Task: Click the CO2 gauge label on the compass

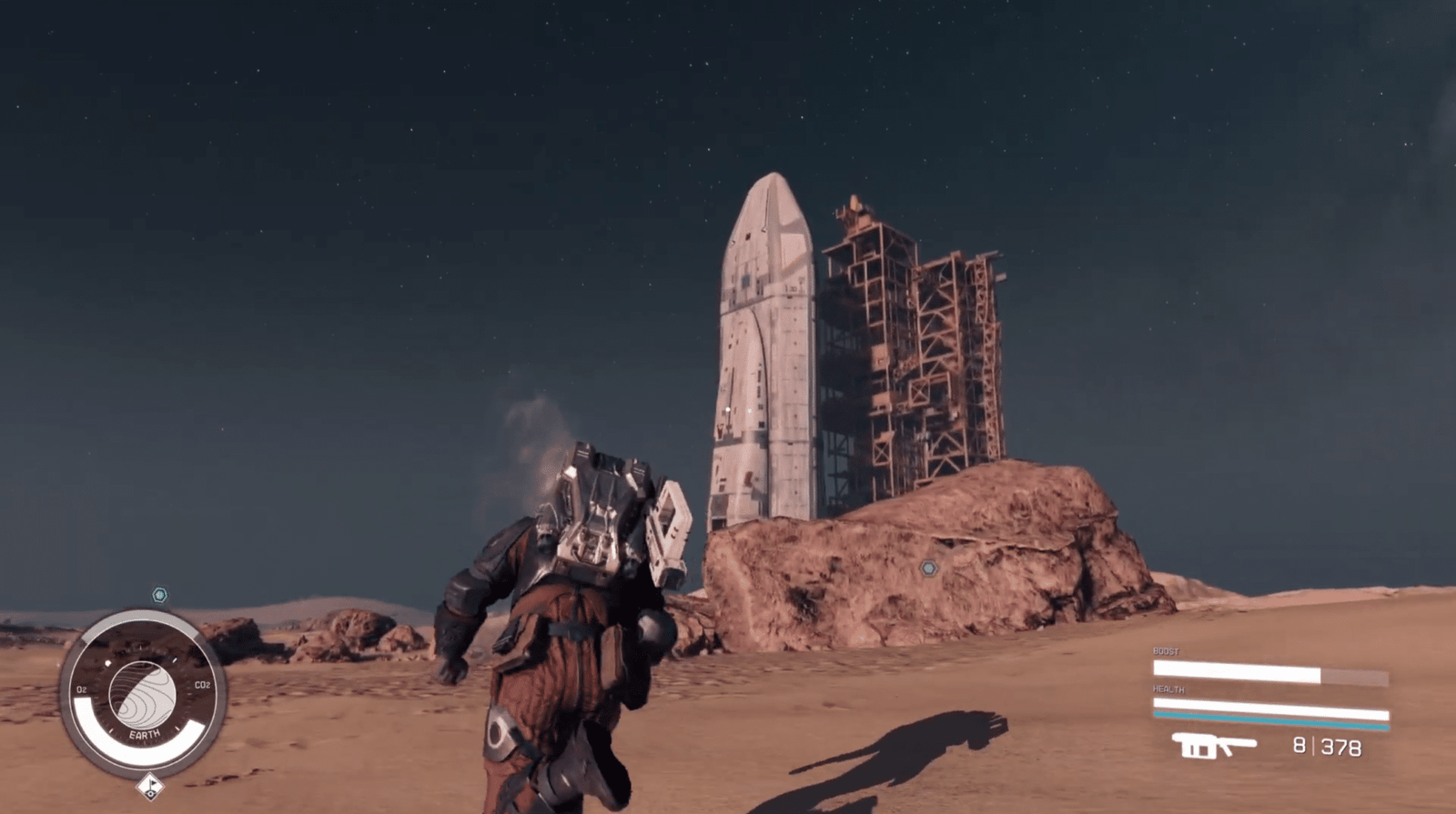Action: [203, 684]
